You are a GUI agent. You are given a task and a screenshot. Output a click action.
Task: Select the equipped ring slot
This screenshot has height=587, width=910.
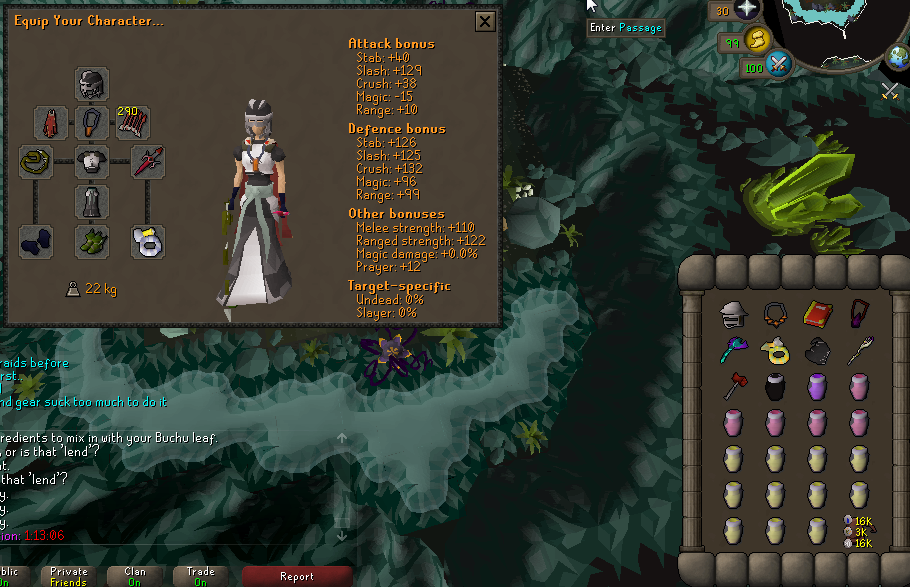(x=148, y=241)
